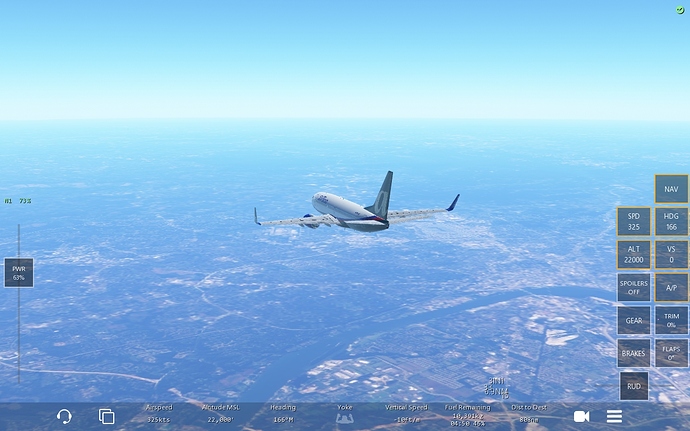Adjust the TRIM setting button
The image size is (690, 431).
click(x=671, y=320)
